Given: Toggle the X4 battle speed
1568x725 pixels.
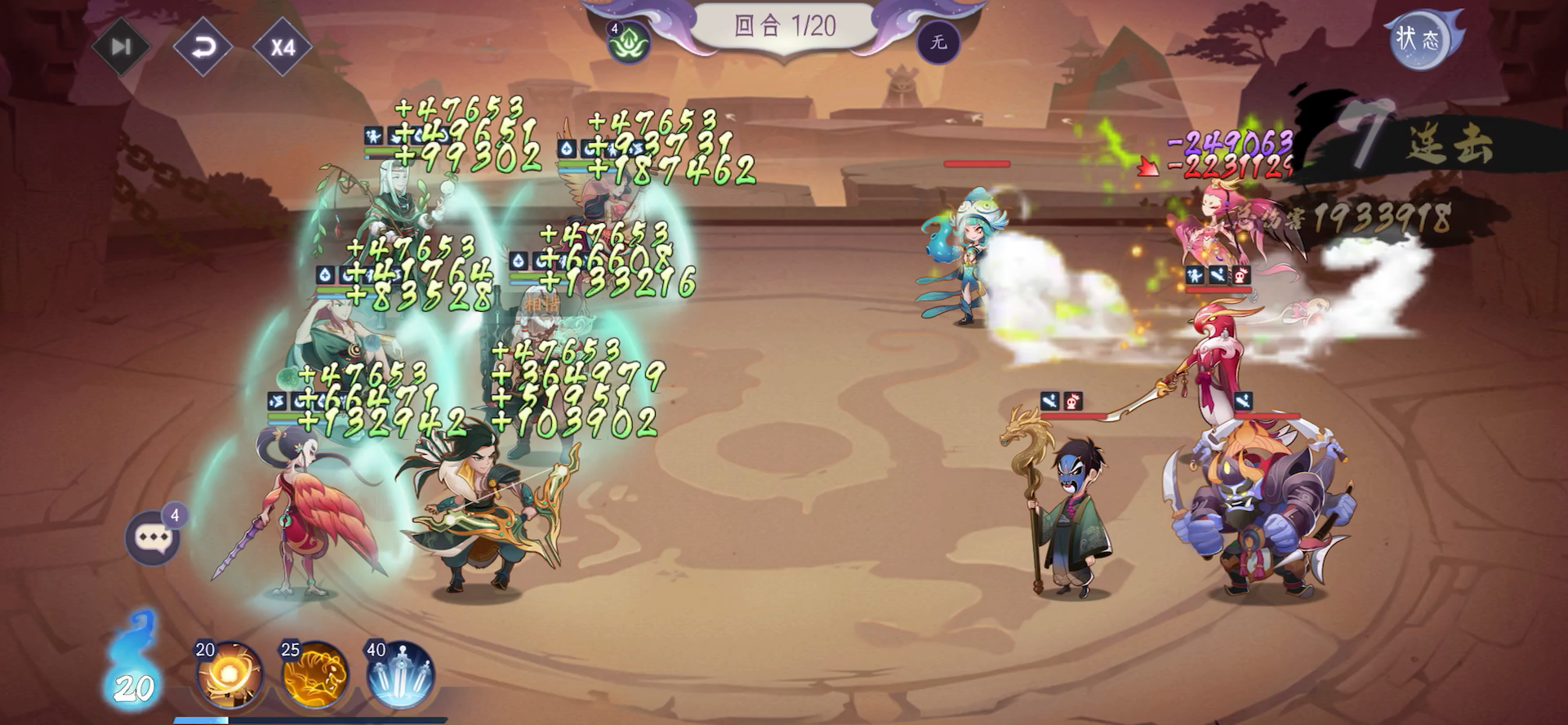Looking at the screenshot, I should 283,47.
